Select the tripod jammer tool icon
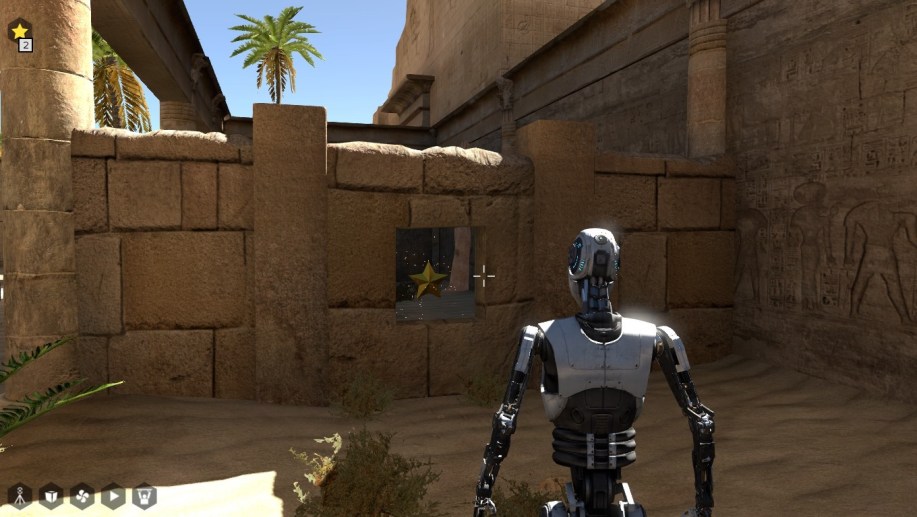917x517 pixels. tap(19, 495)
